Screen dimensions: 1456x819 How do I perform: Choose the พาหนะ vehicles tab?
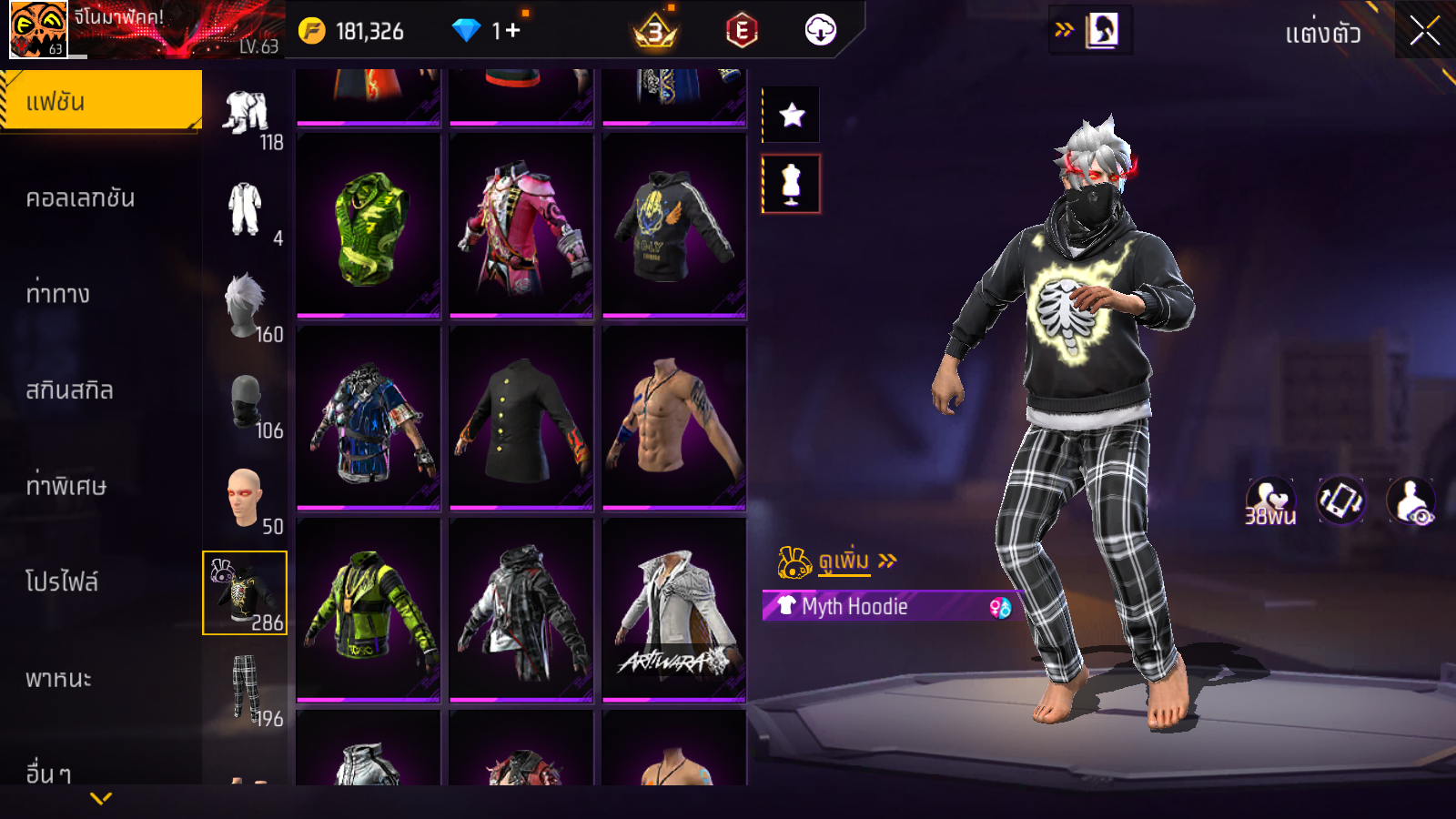pos(58,679)
